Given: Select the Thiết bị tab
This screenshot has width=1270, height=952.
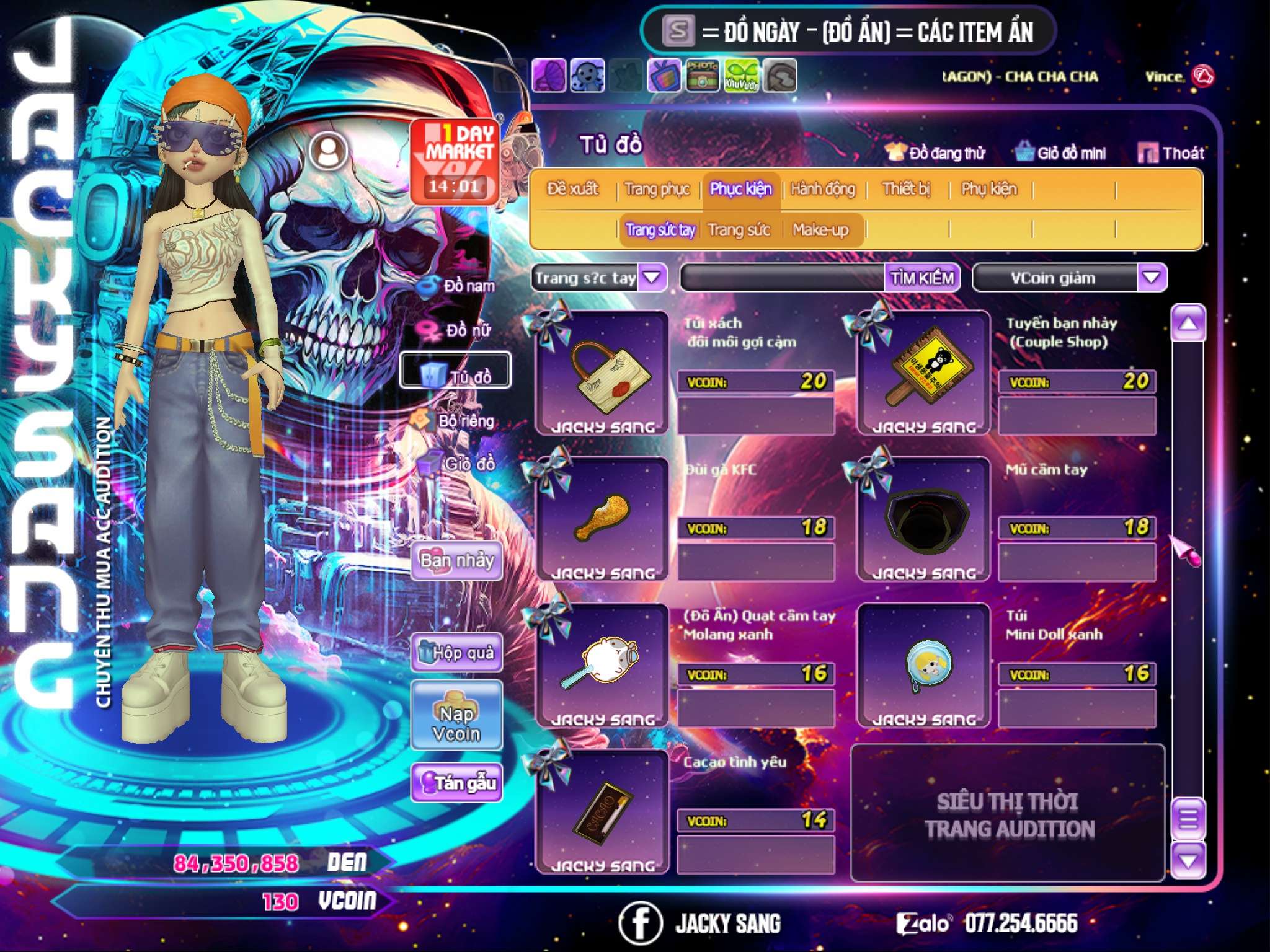Looking at the screenshot, I should tap(906, 189).
